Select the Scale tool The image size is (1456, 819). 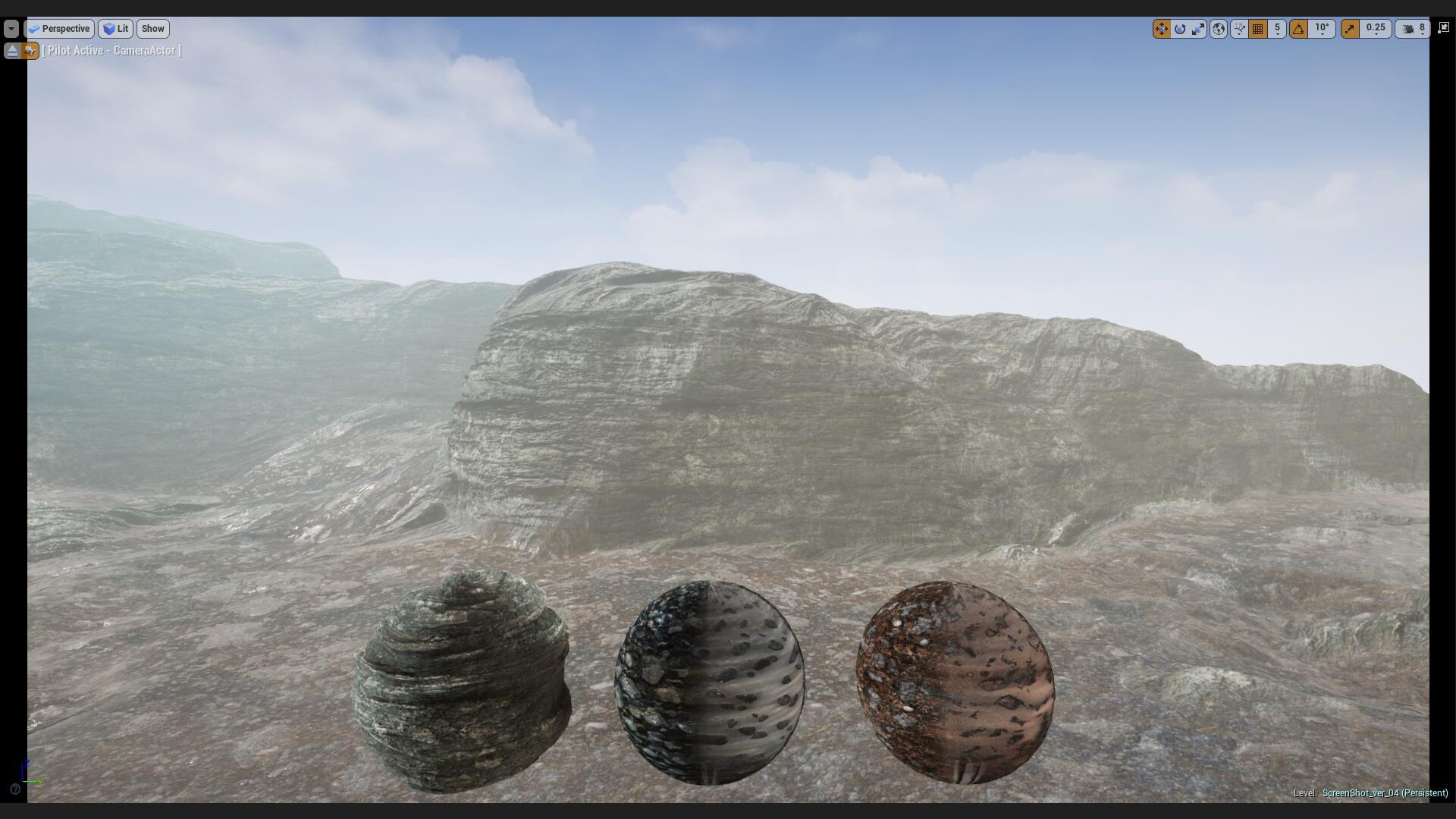pyautogui.click(x=1199, y=29)
